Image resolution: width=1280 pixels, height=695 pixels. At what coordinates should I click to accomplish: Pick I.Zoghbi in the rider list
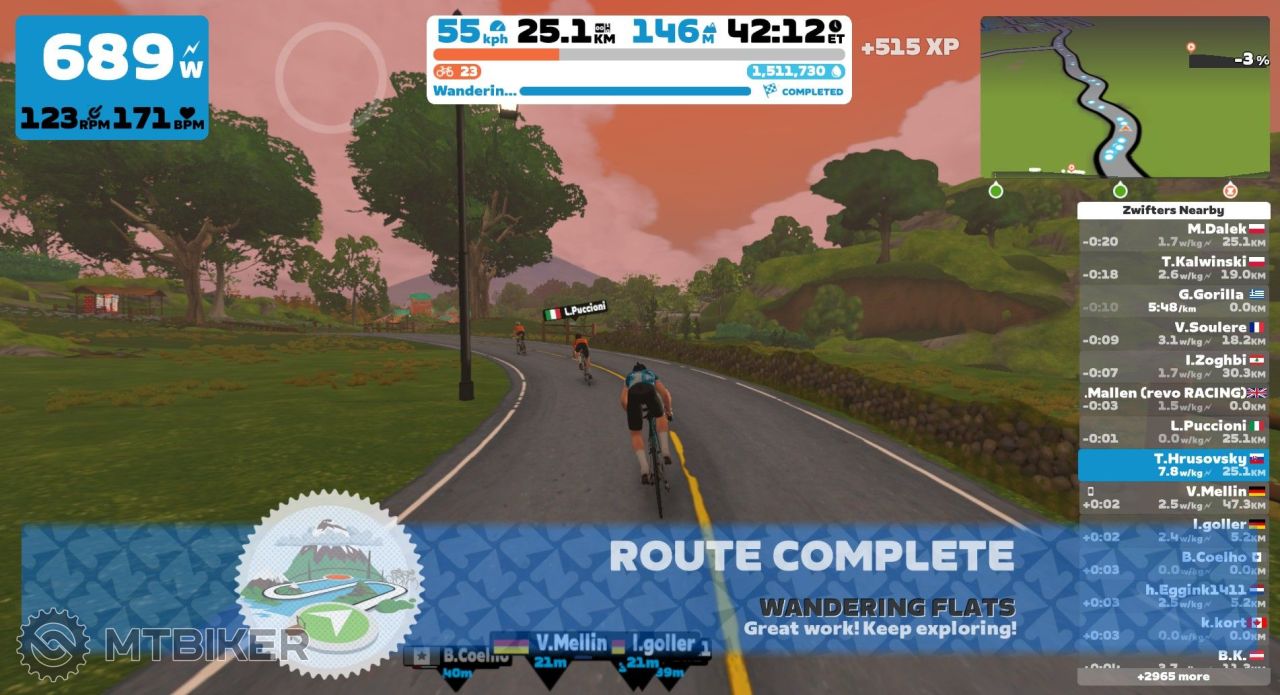coord(1174,366)
